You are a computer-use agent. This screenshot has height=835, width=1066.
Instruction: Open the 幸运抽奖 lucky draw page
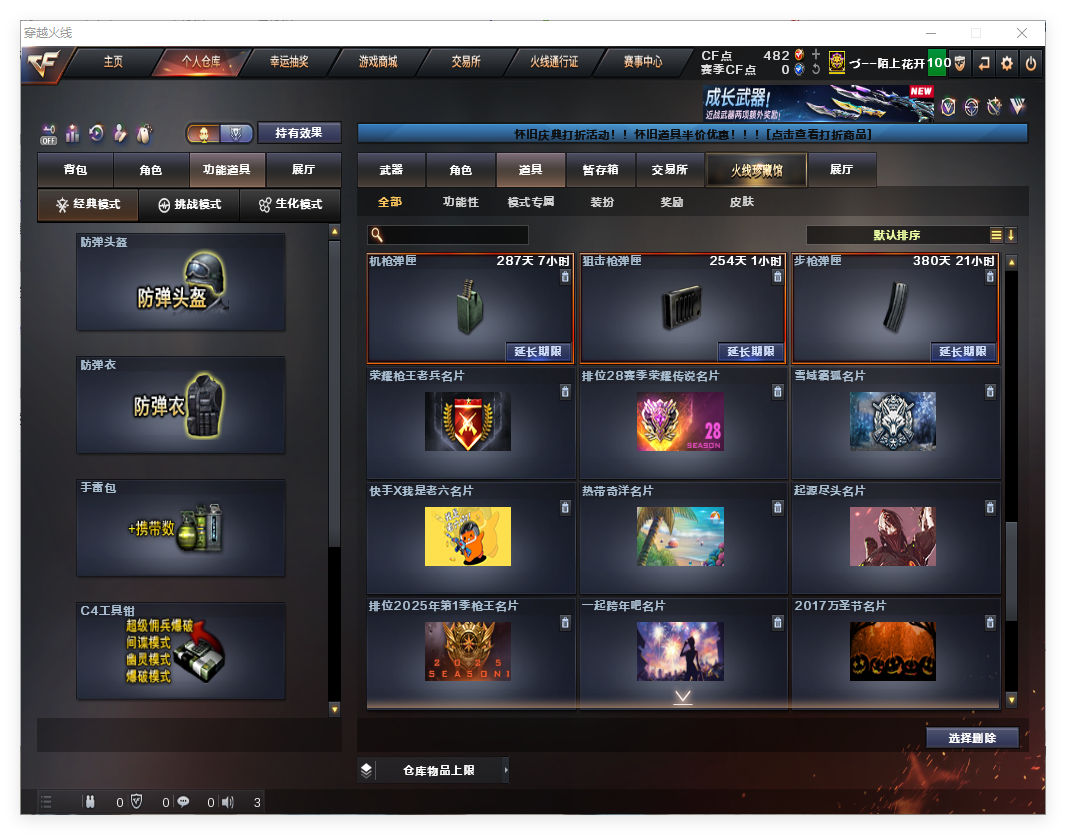pos(289,62)
